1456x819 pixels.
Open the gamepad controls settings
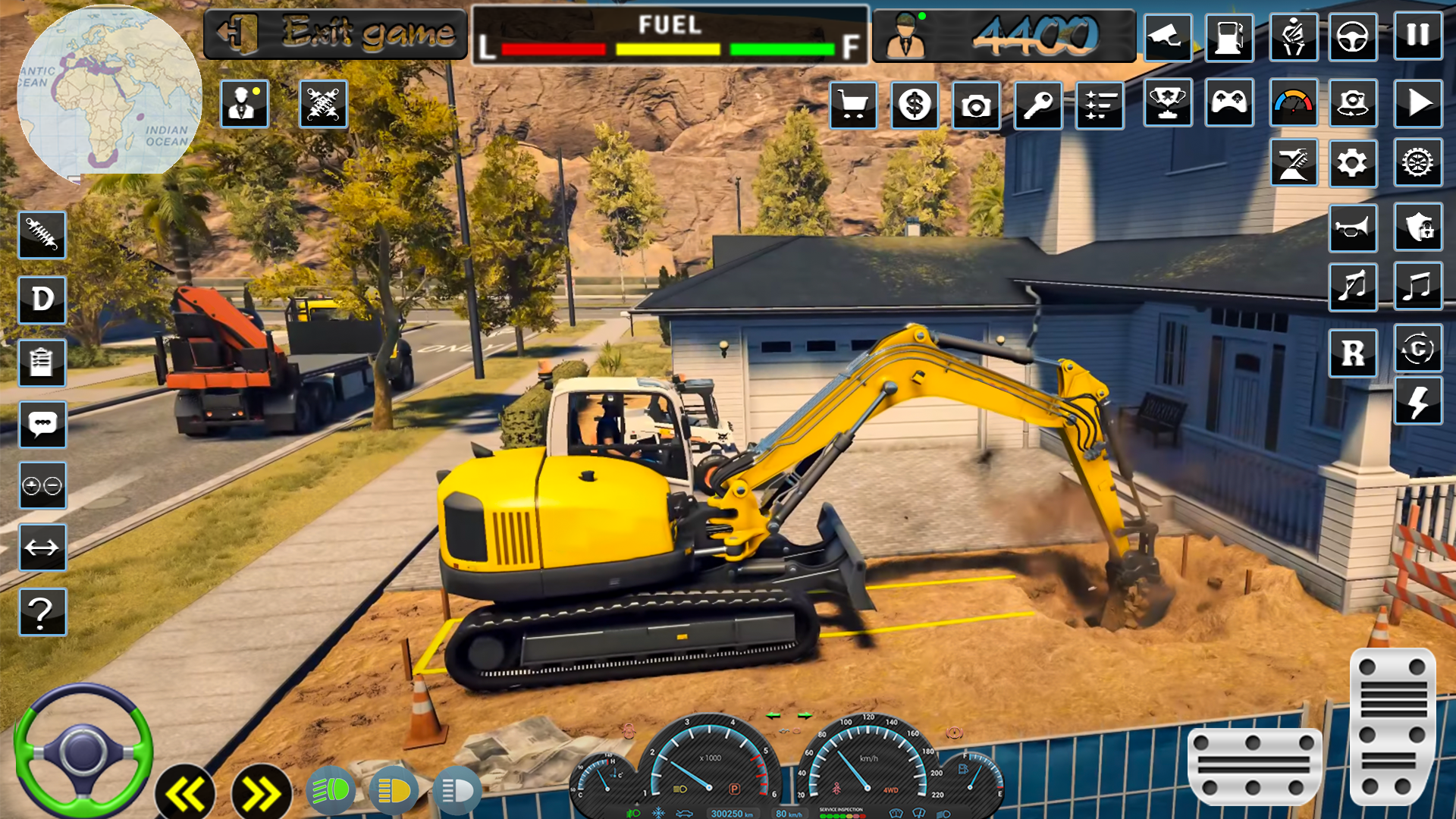[x=1229, y=105]
